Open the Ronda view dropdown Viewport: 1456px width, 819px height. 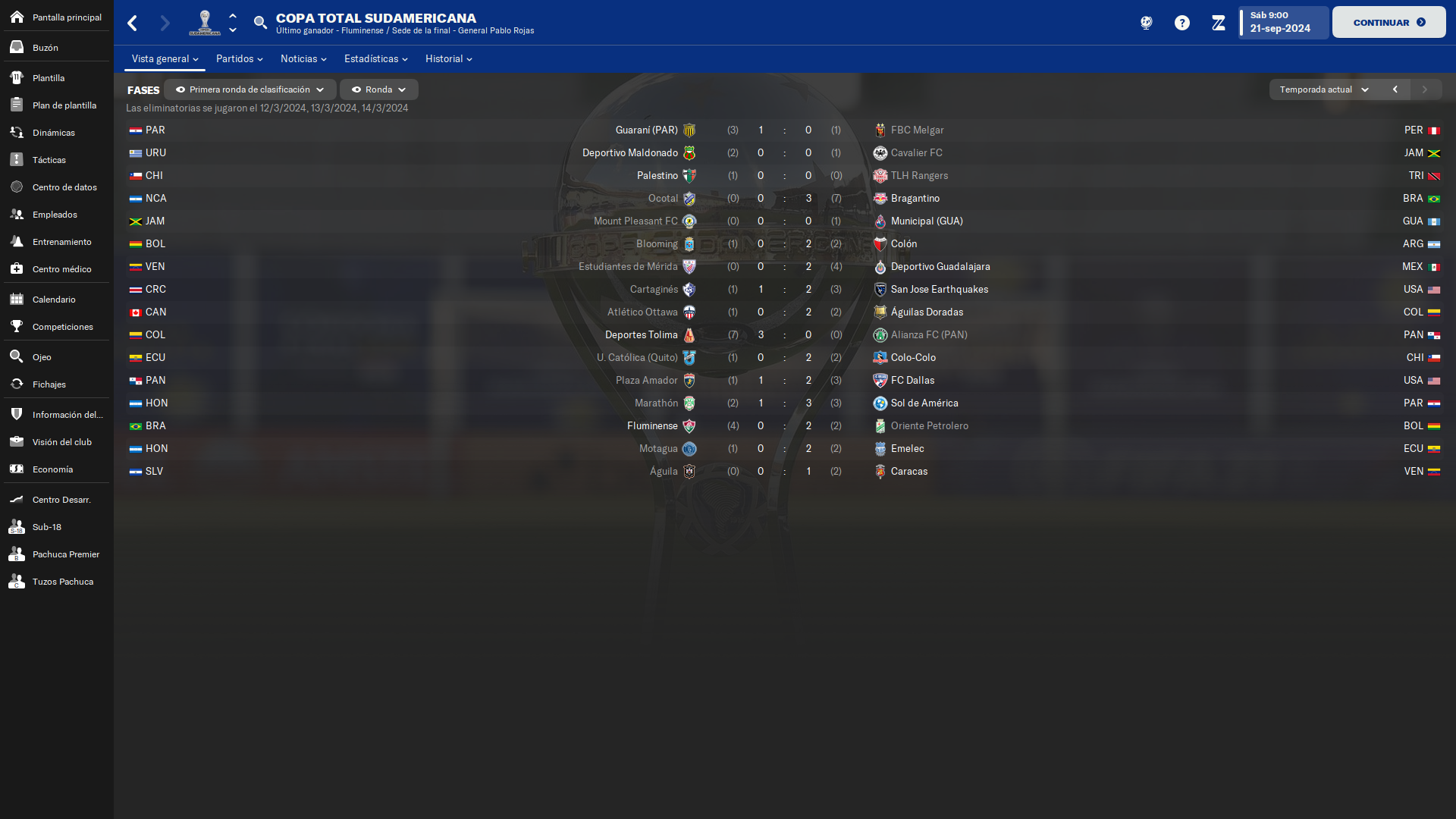click(x=379, y=89)
